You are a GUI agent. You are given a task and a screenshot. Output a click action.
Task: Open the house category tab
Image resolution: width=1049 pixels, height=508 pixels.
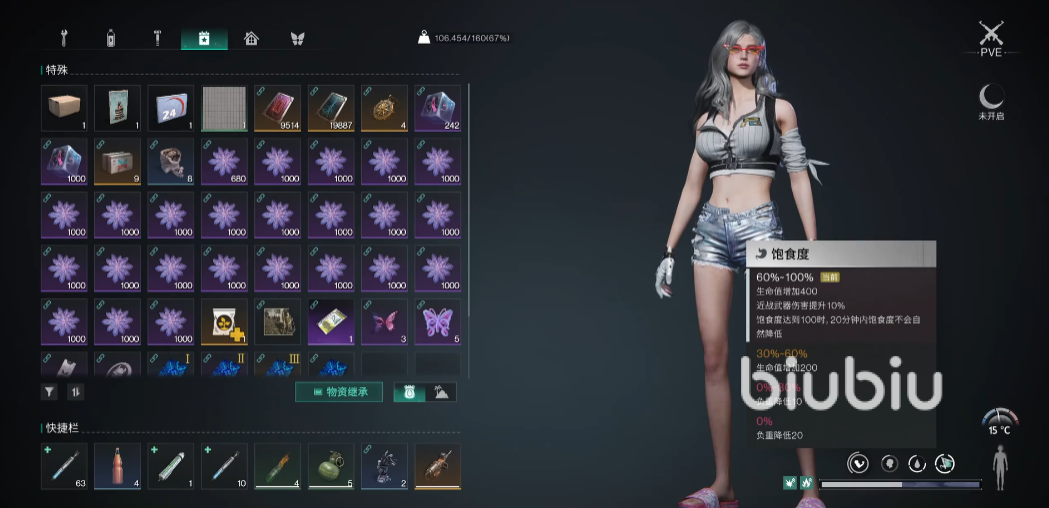pos(251,39)
